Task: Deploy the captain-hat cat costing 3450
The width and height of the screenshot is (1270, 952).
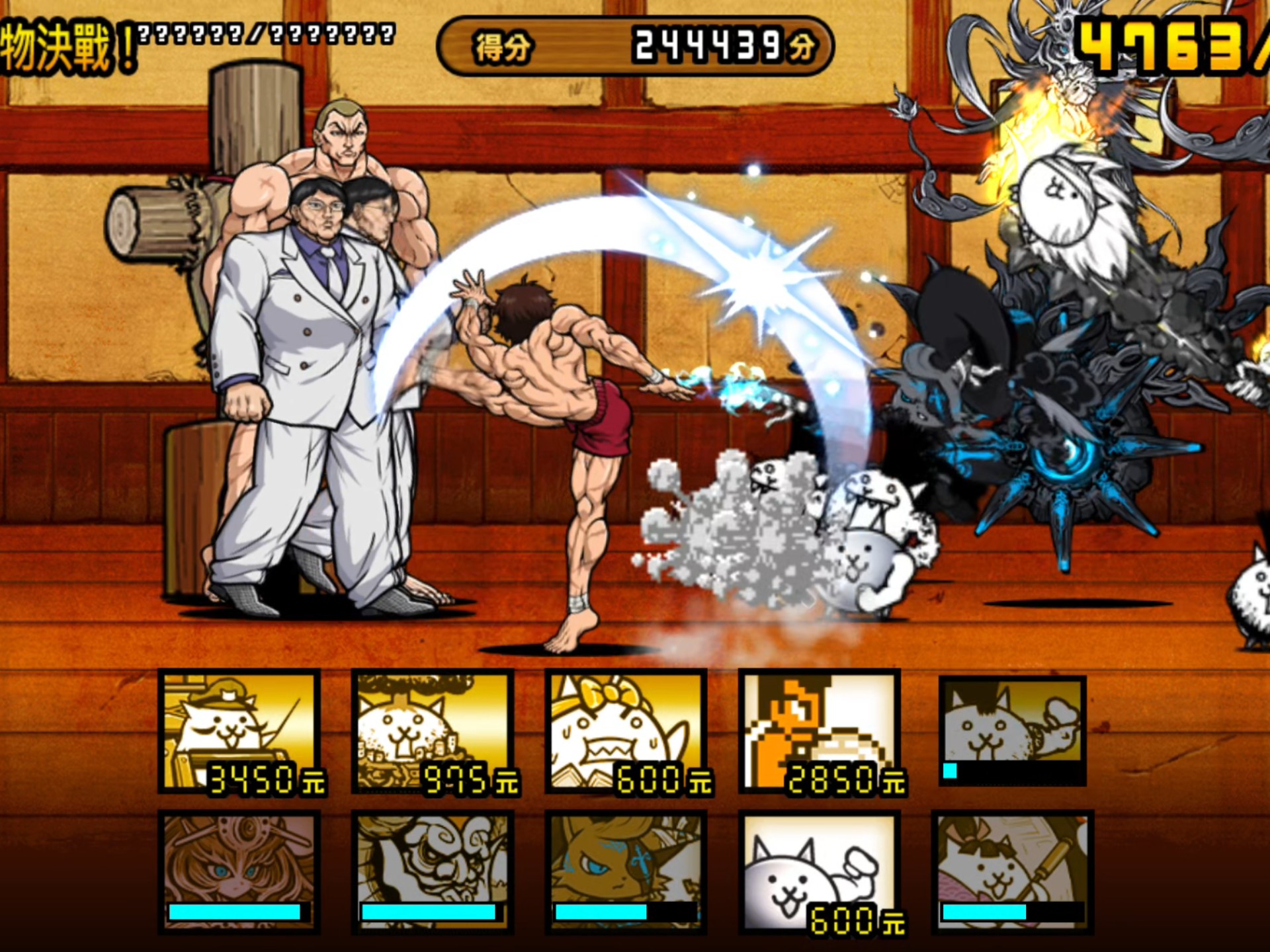Action: 239,731
